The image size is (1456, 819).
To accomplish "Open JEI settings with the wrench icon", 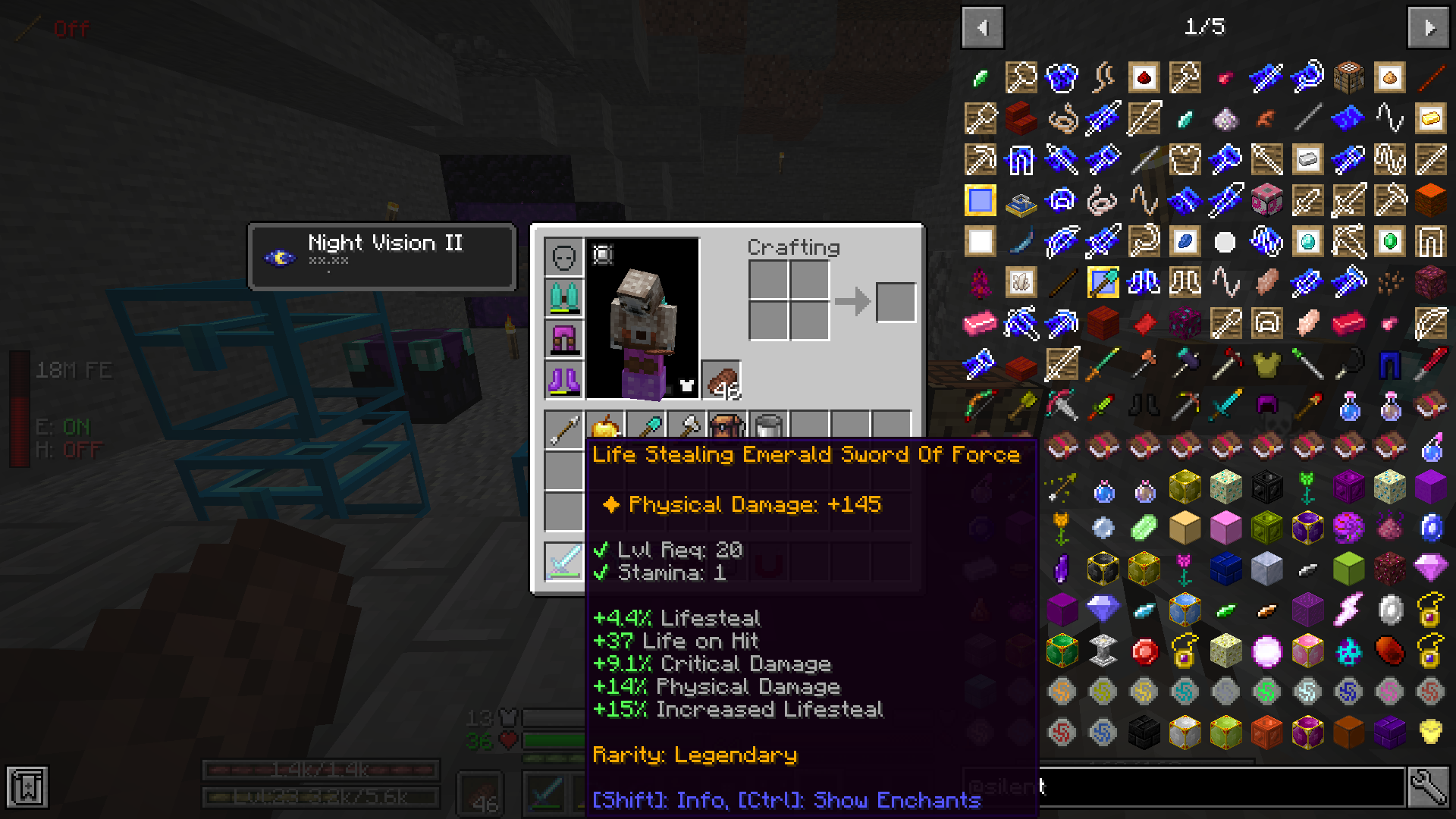I will [1429, 787].
